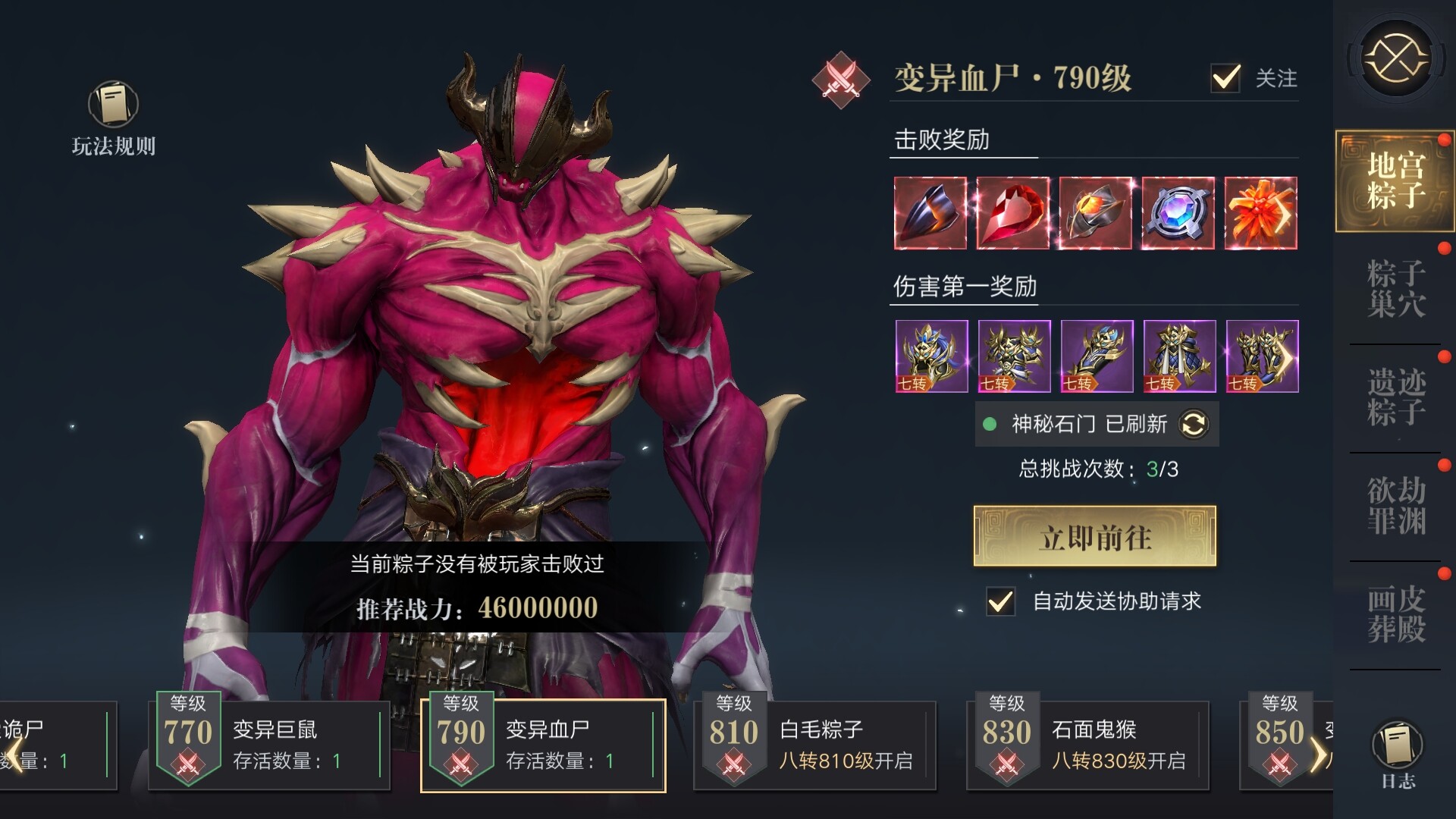
Task: View the purple dart-shaped reward item
Action: [x=930, y=212]
